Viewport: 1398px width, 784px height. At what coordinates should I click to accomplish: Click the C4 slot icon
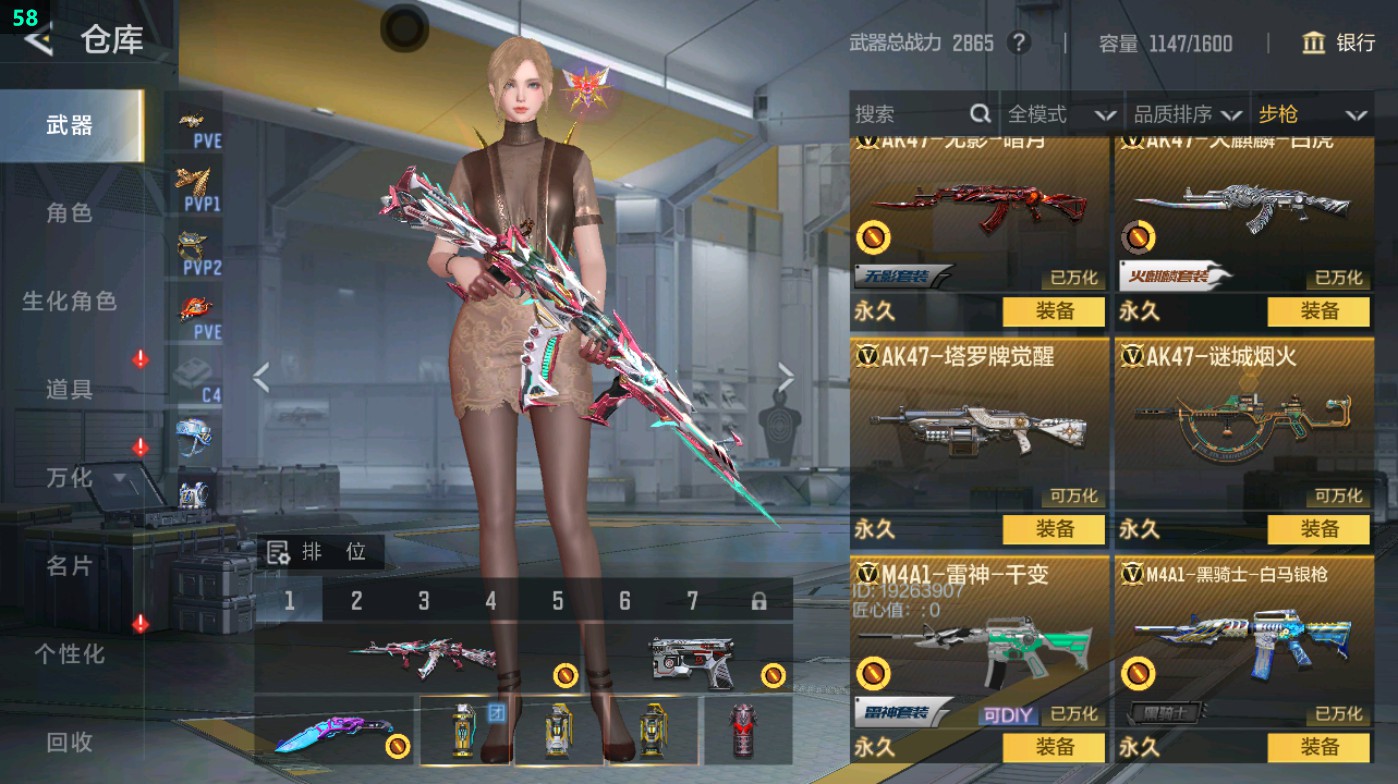199,375
